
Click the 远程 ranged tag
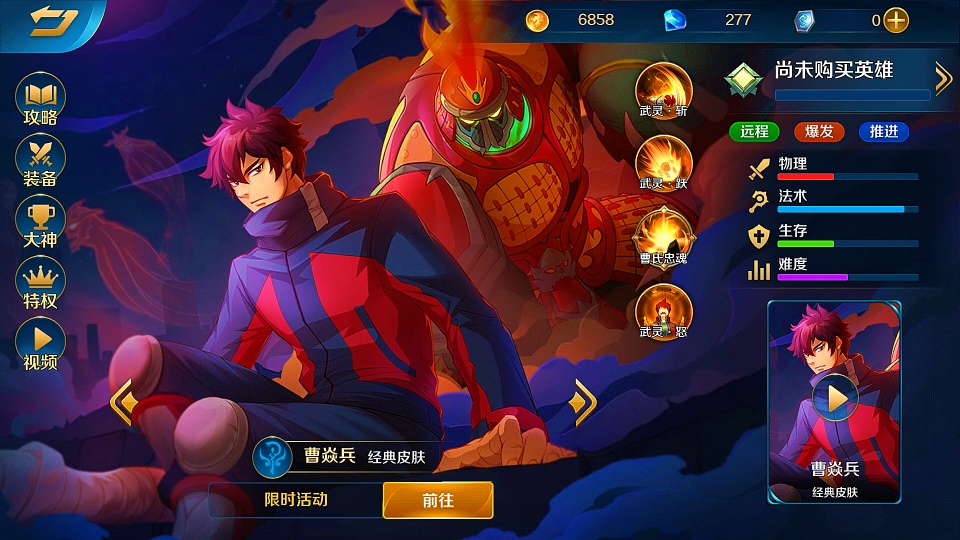[755, 131]
